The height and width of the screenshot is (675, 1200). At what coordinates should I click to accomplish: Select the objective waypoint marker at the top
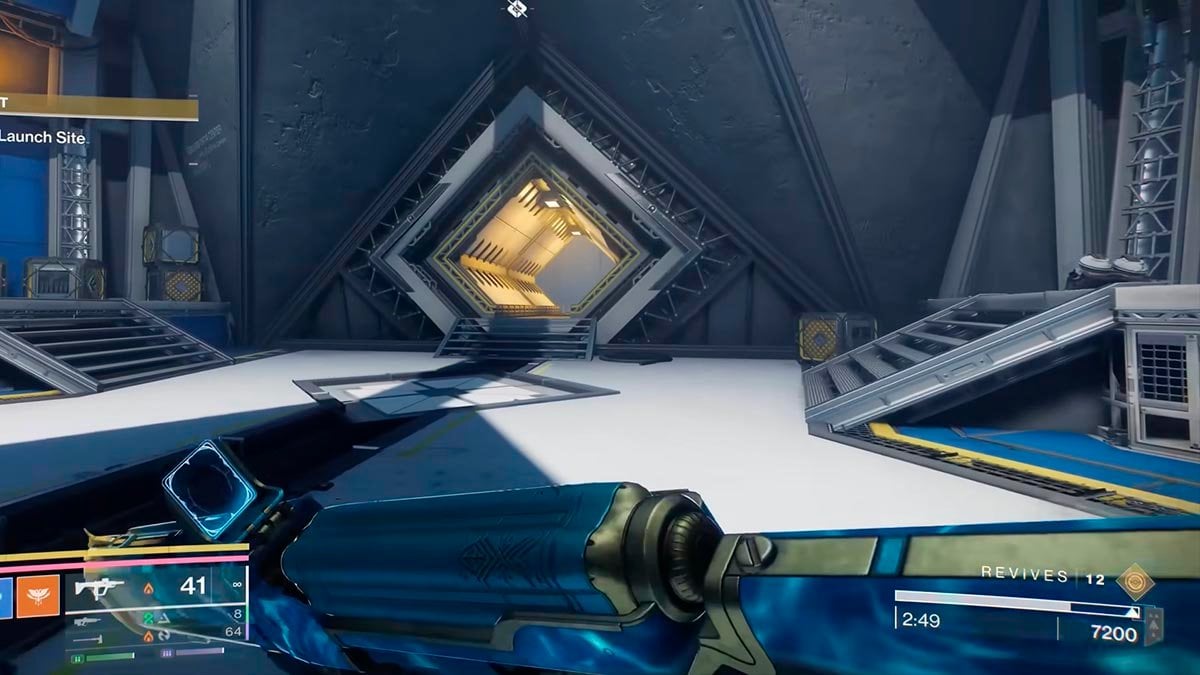coord(515,9)
